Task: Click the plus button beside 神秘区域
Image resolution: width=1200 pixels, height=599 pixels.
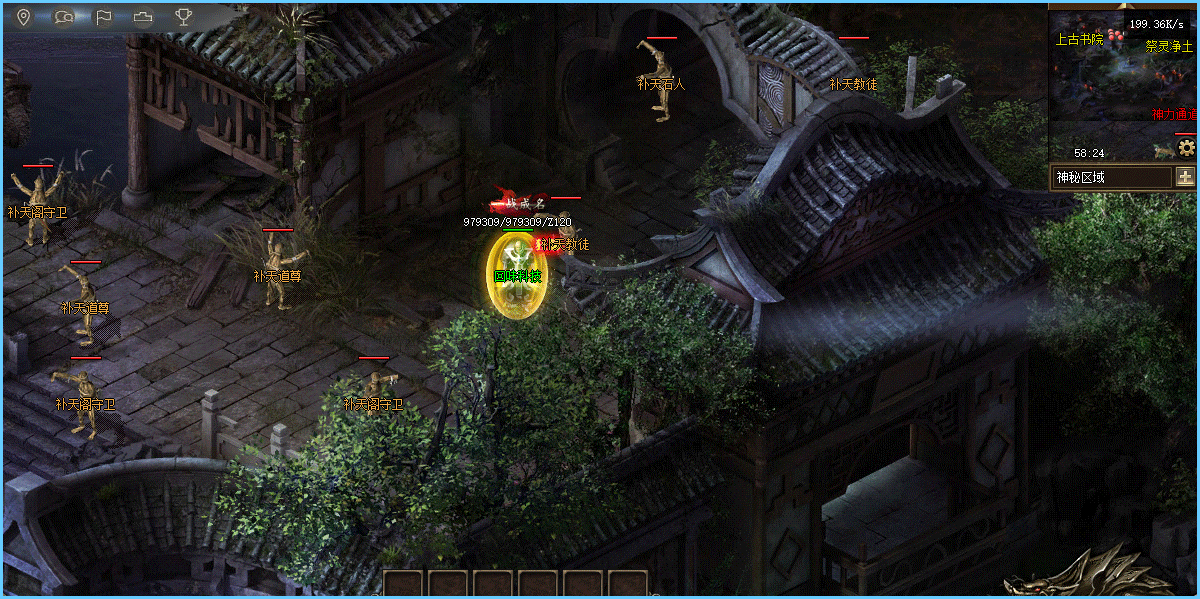Action: 1186,177
